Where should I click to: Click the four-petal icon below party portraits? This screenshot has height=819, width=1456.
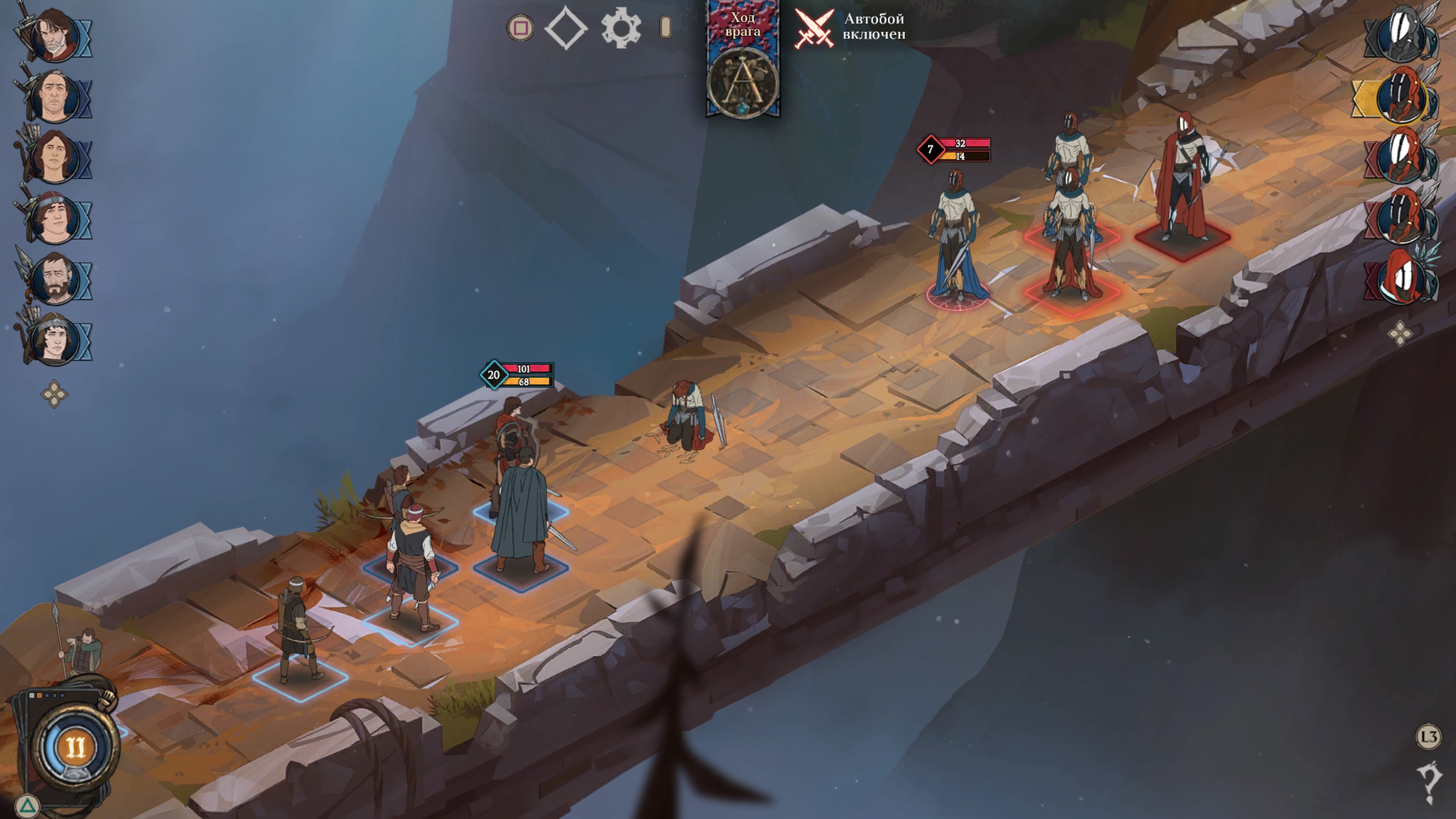point(54,394)
